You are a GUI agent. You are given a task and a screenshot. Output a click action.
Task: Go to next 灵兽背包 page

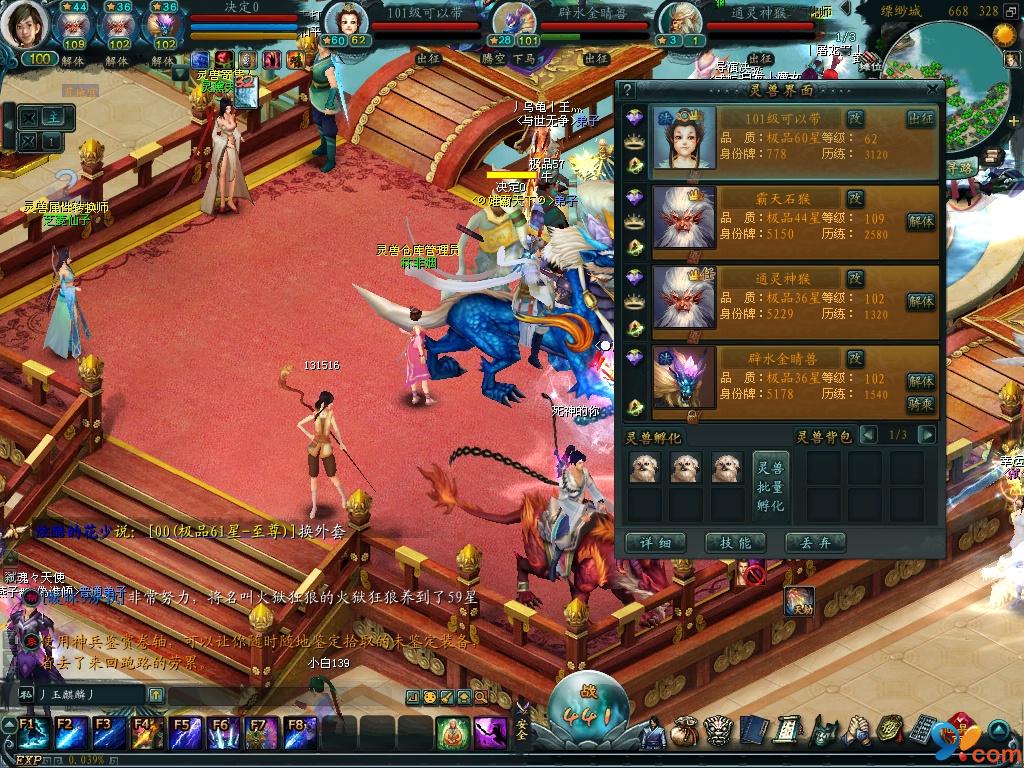tap(926, 435)
